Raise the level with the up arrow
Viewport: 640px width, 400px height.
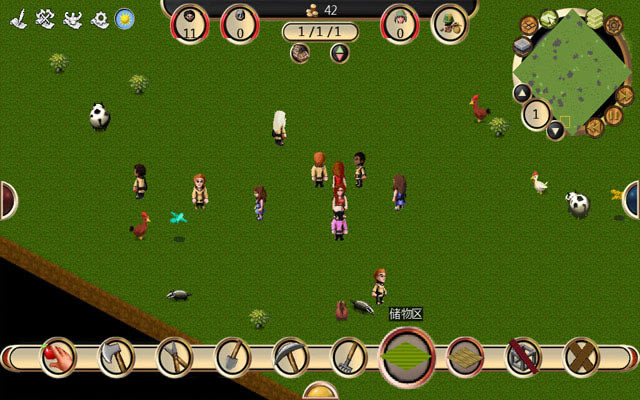point(520,93)
